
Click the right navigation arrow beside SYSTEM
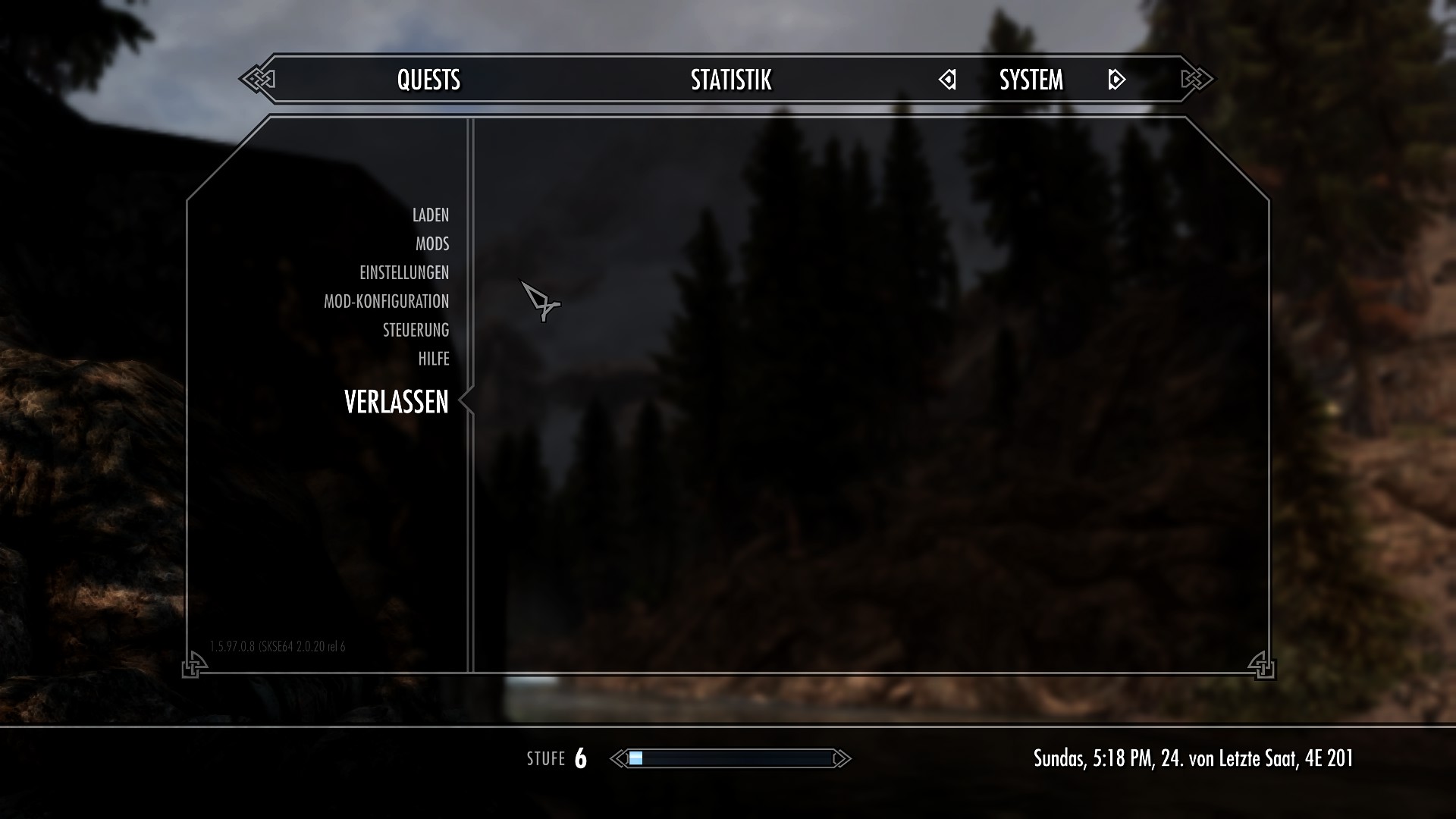[x=1116, y=79]
